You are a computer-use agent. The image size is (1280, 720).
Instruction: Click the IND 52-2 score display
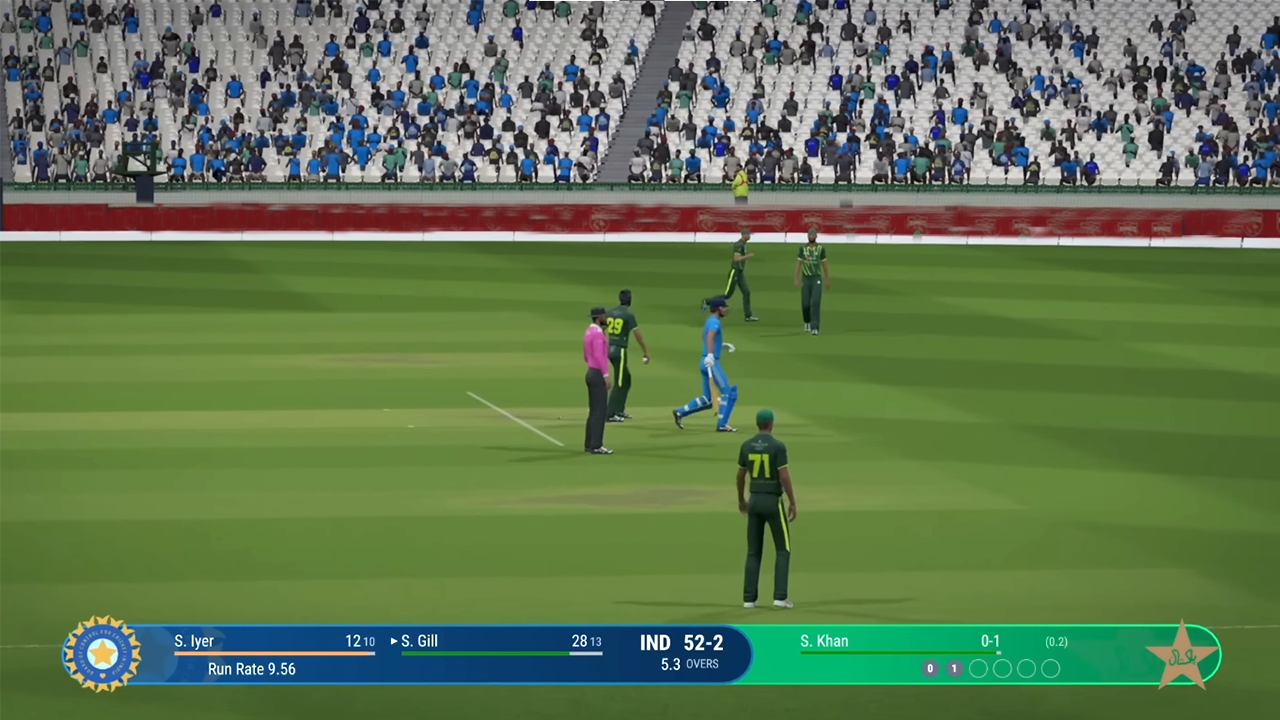681,643
